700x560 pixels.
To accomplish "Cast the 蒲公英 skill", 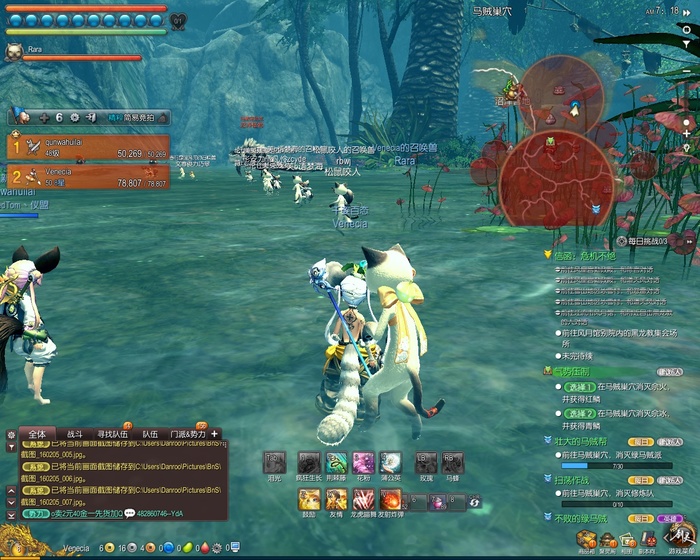I will pos(390,463).
